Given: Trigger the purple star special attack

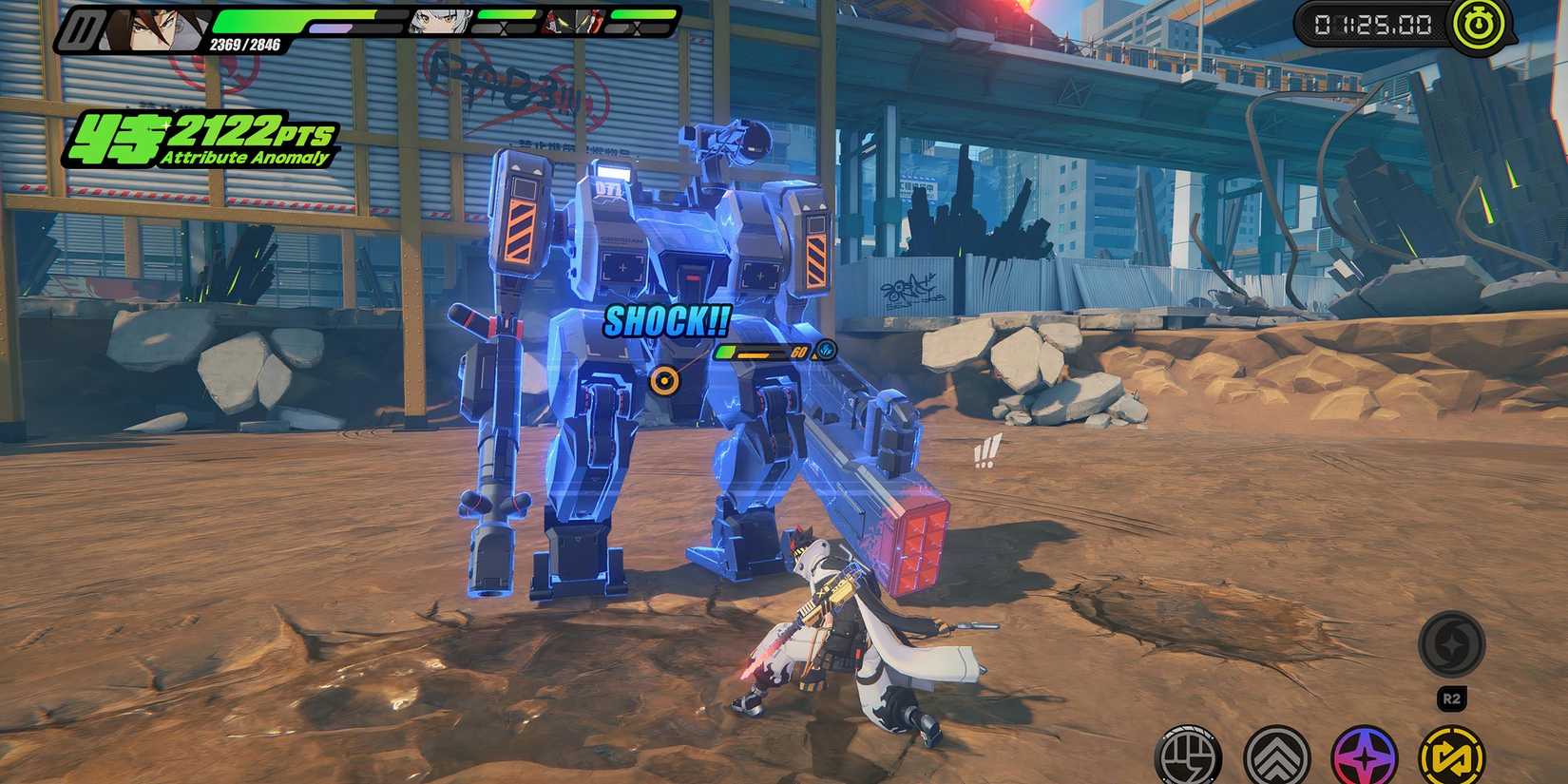Looking at the screenshot, I should click(x=1364, y=757).
